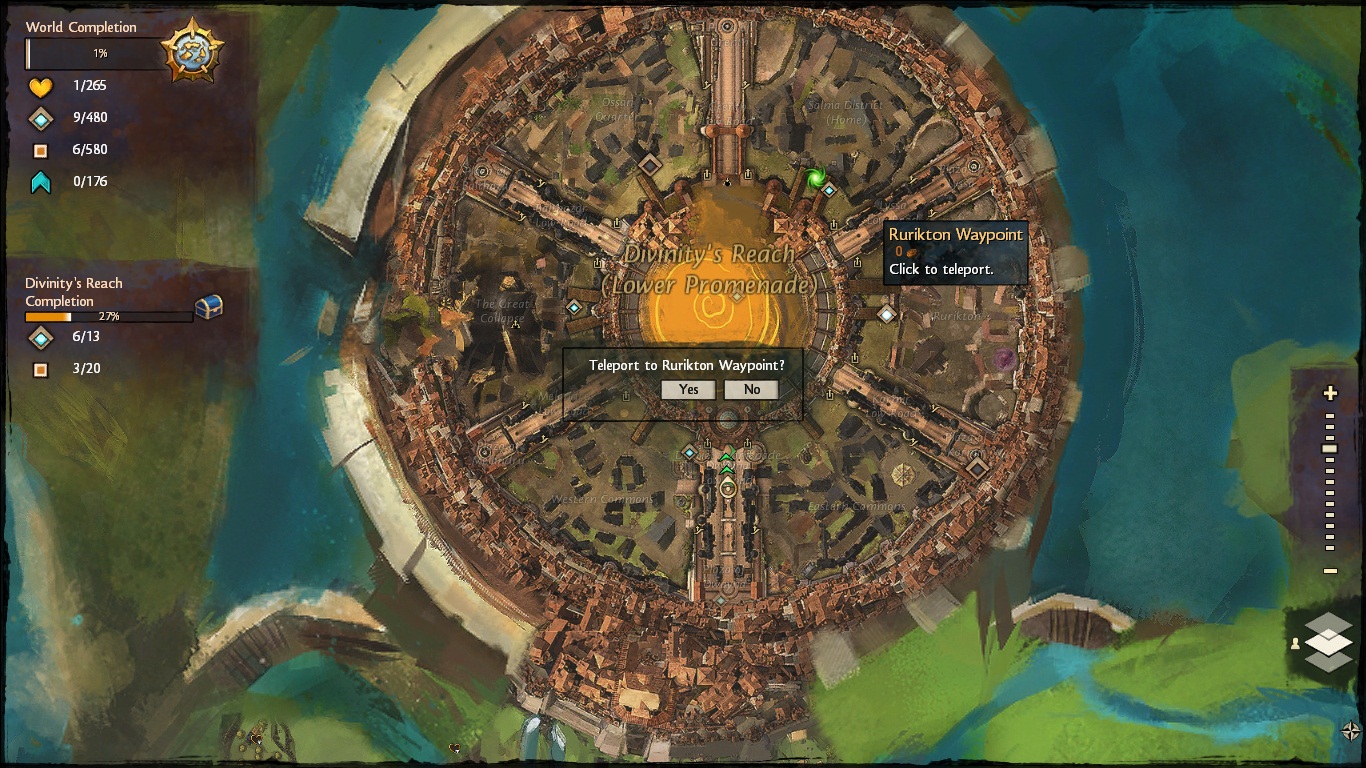This screenshot has height=768, width=1366.
Task: Select the point of interest near Ossan Quarter
Action: [650, 163]
